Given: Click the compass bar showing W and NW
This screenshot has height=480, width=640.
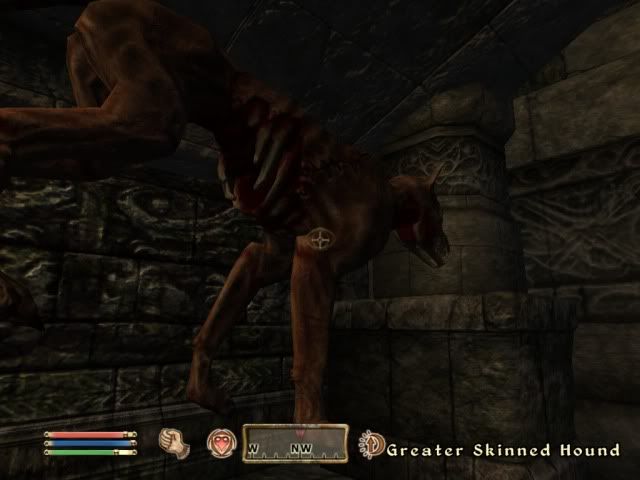Looking at the screenshot, I should point(294,444).
